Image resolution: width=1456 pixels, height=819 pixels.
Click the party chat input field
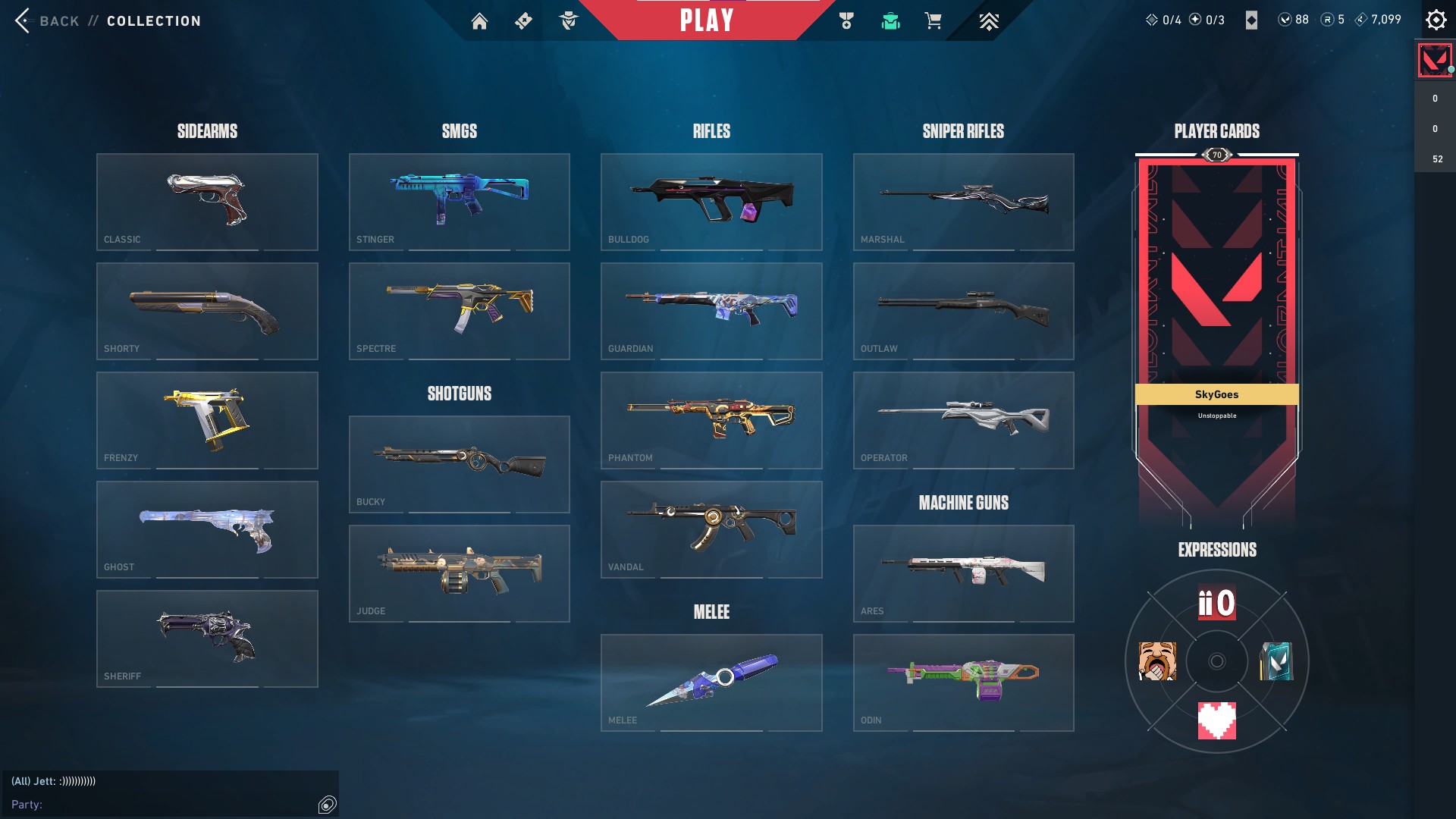[x=152, y=805]
